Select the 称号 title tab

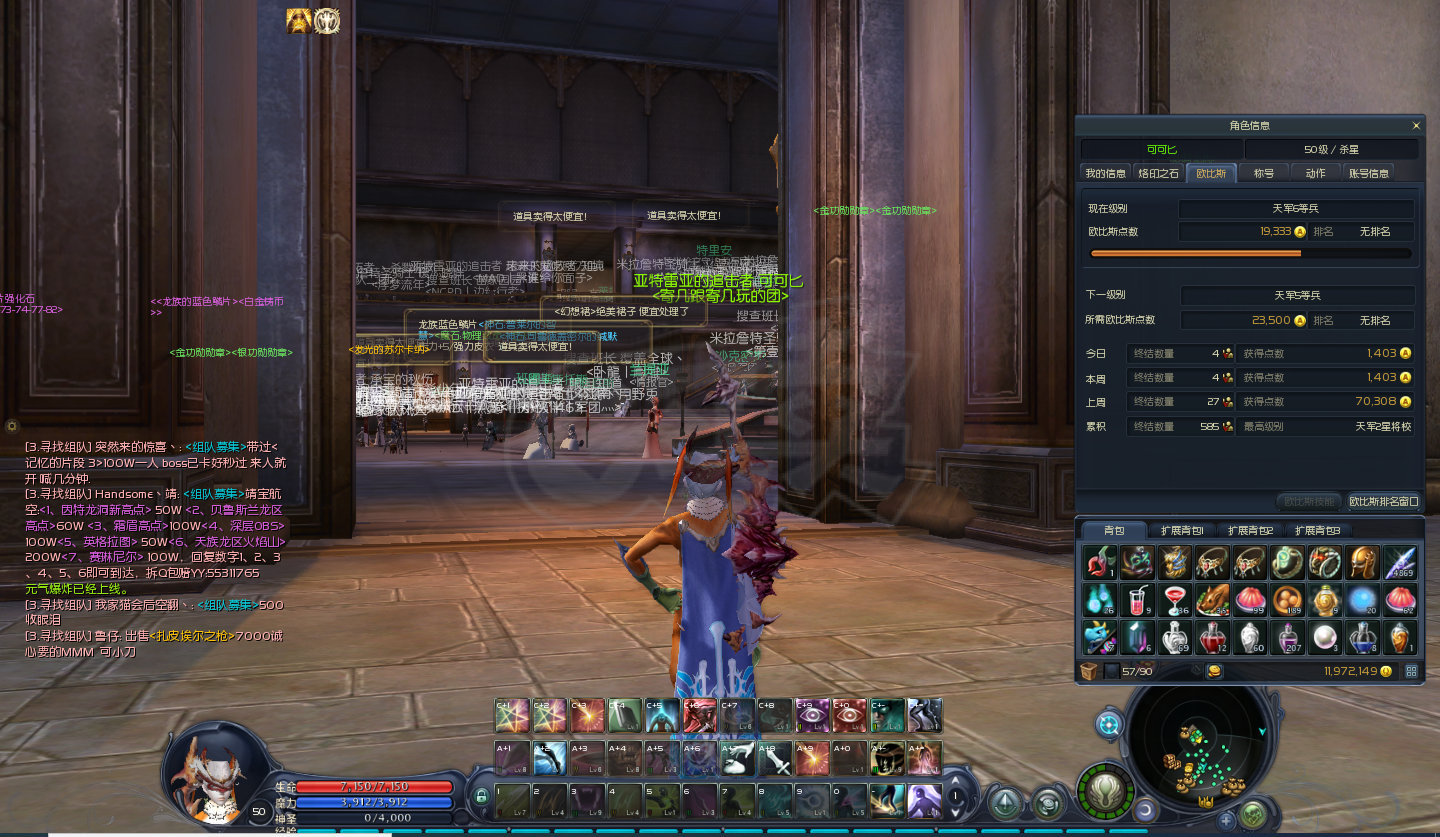pos(1264,173)
